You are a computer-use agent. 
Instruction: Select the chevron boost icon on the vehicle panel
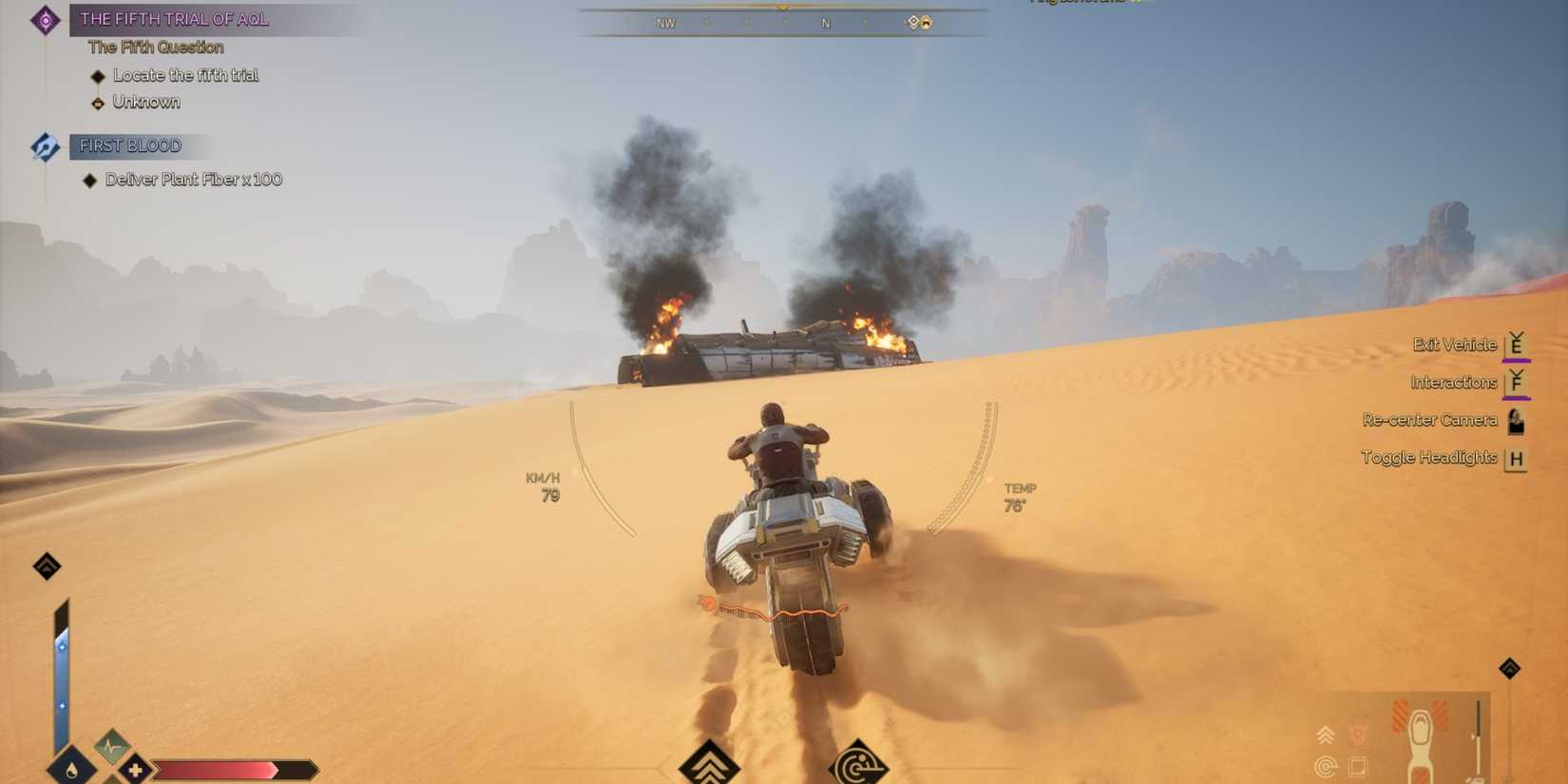pos(1325,734)
